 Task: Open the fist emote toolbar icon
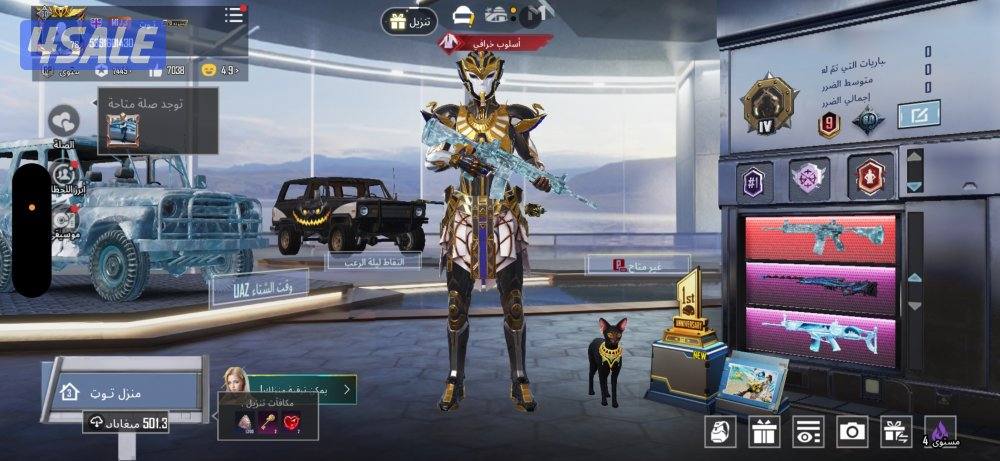[x=721, y=432]
